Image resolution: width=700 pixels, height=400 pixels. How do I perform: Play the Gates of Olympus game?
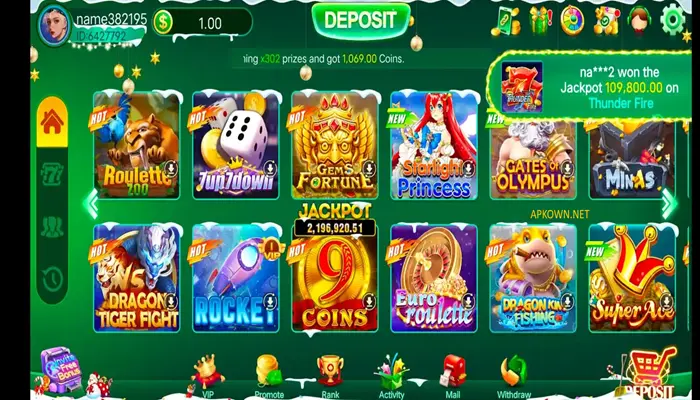[x=532, y=145]
